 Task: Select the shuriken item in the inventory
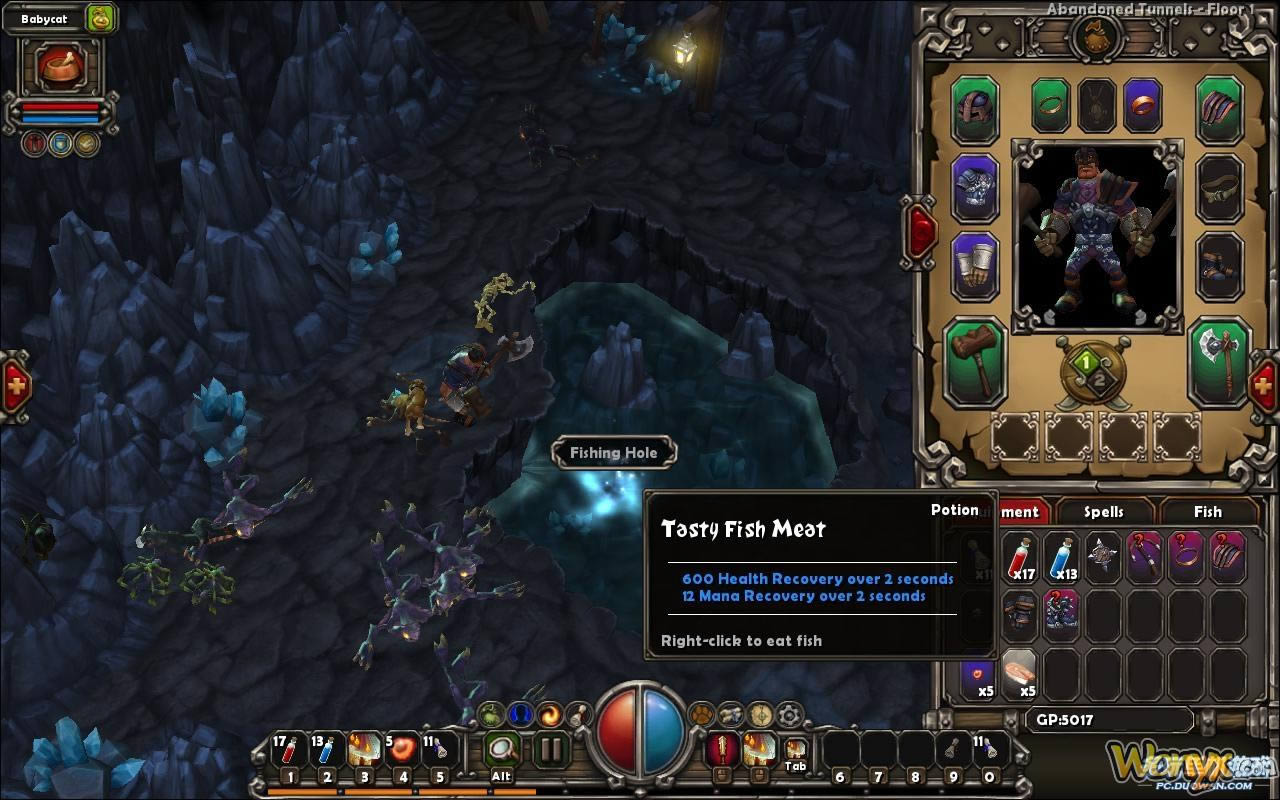pos(1103,557)
